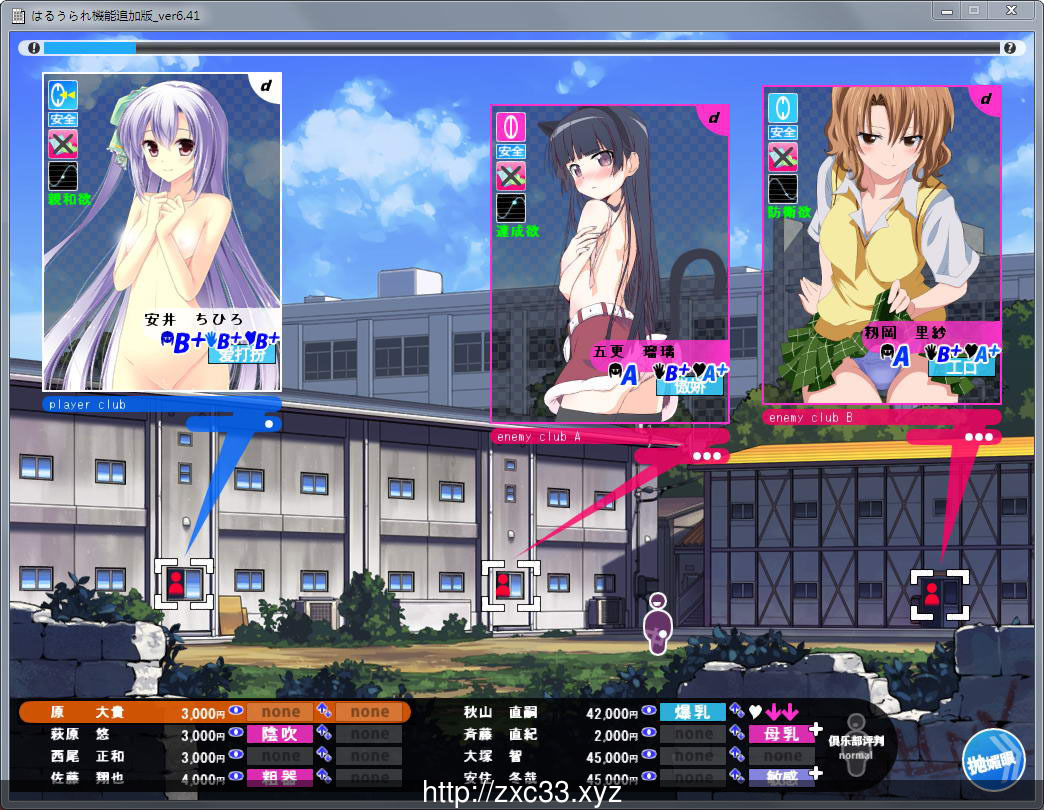
Task: Select the enemy club B card
Action: click(881, 244)
